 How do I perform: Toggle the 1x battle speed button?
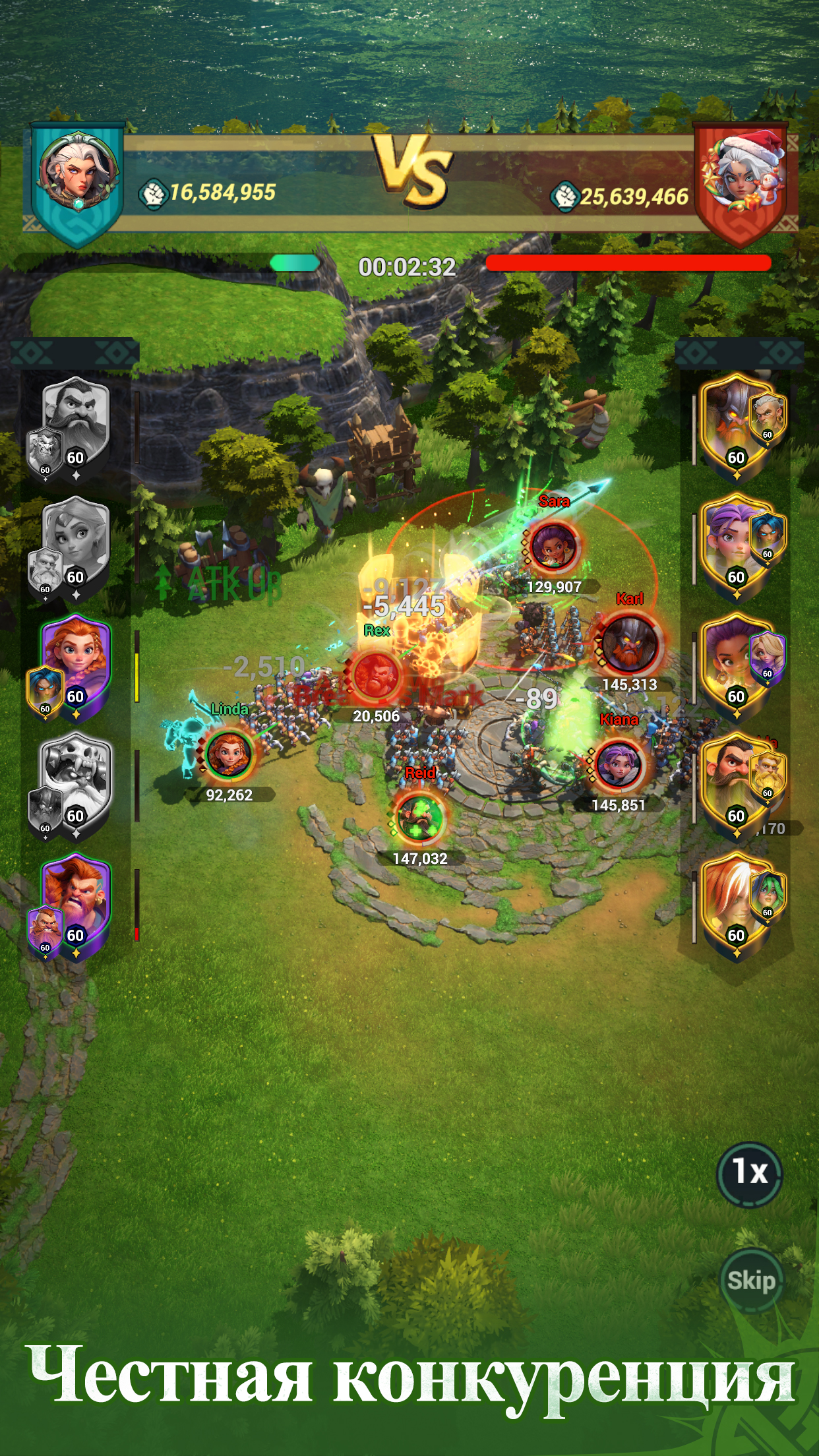pyautogui.click(x=750, y=1172)
